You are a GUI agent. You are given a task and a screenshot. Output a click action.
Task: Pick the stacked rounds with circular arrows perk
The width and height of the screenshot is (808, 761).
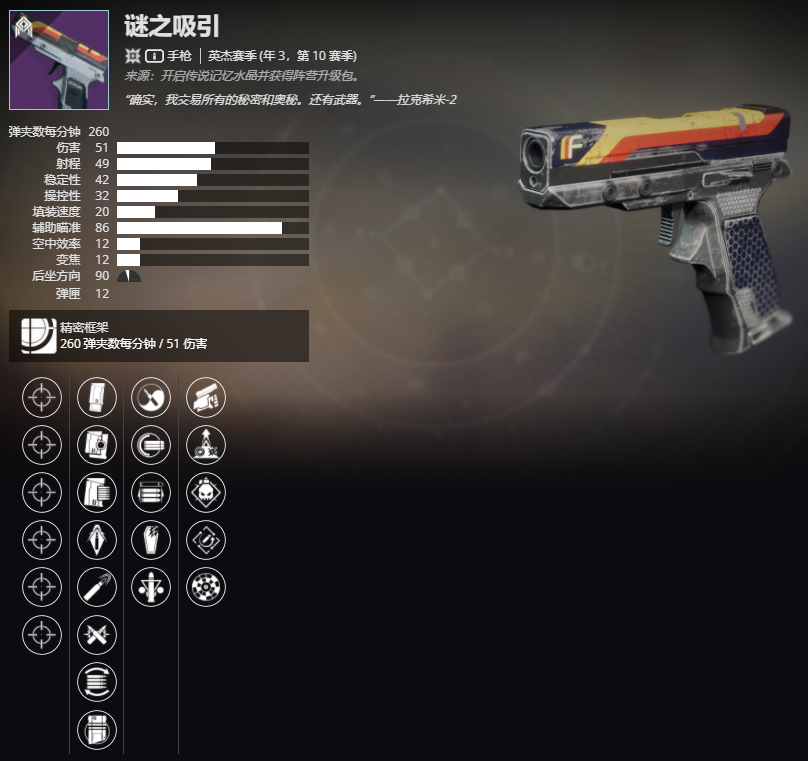tap(97, 682)
